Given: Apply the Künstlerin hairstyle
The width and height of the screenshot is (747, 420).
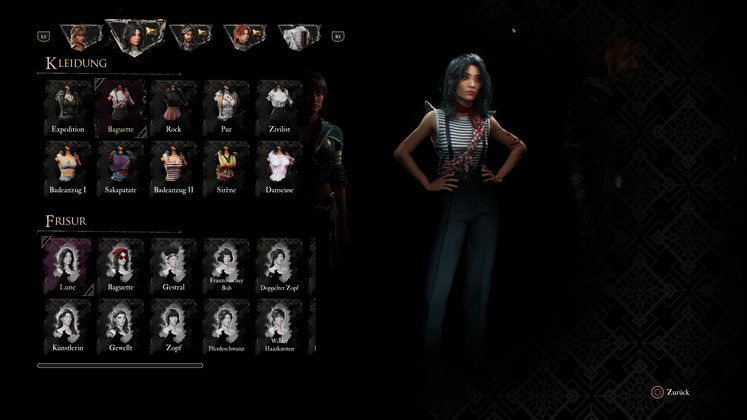Looking at the screenshot, I should click(x=68, y=325).
